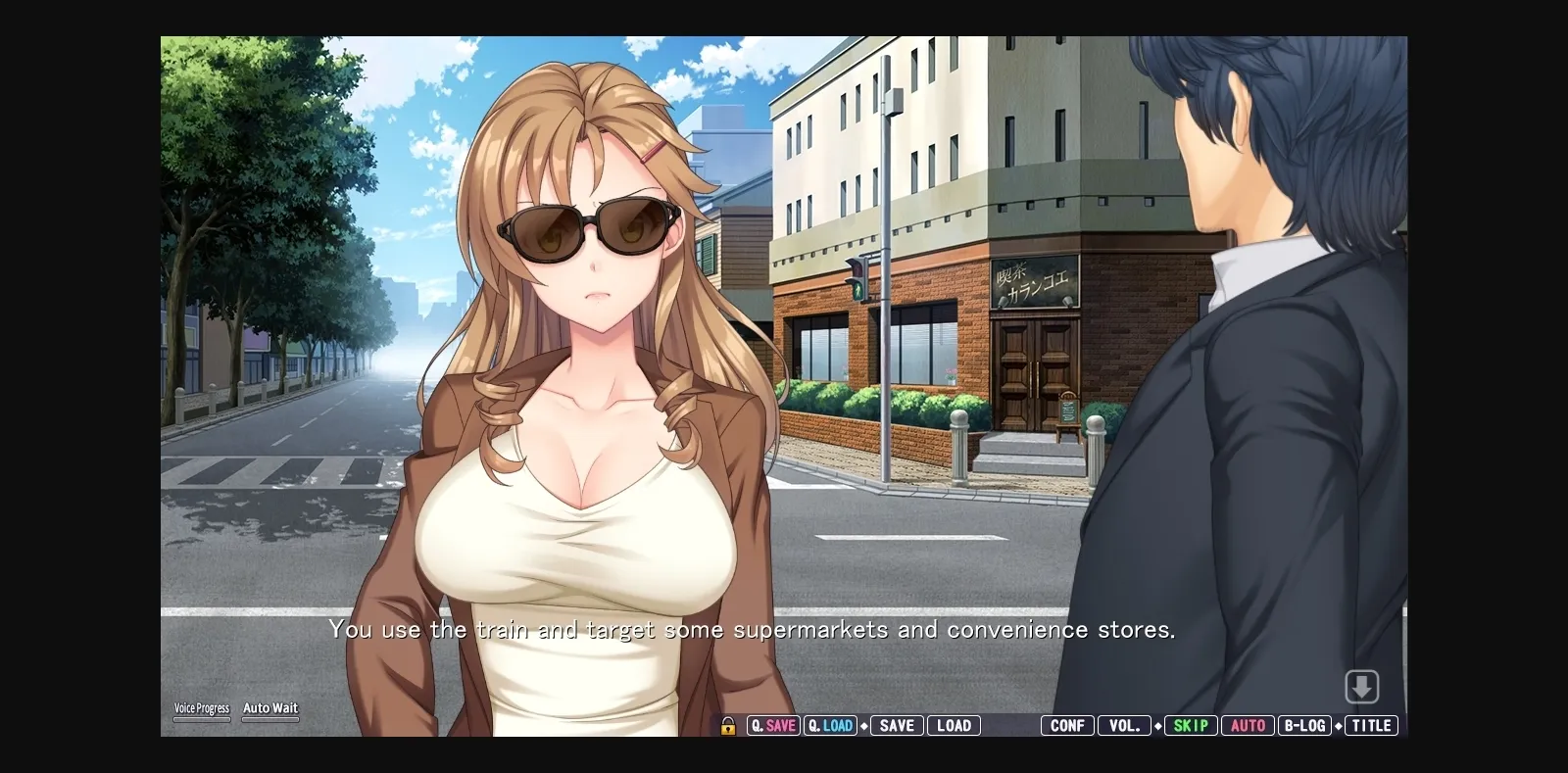Viewport: 1568px width, 773px height.
Task: Open the CONF configuration screen
Action: [x=1065, y=725]
